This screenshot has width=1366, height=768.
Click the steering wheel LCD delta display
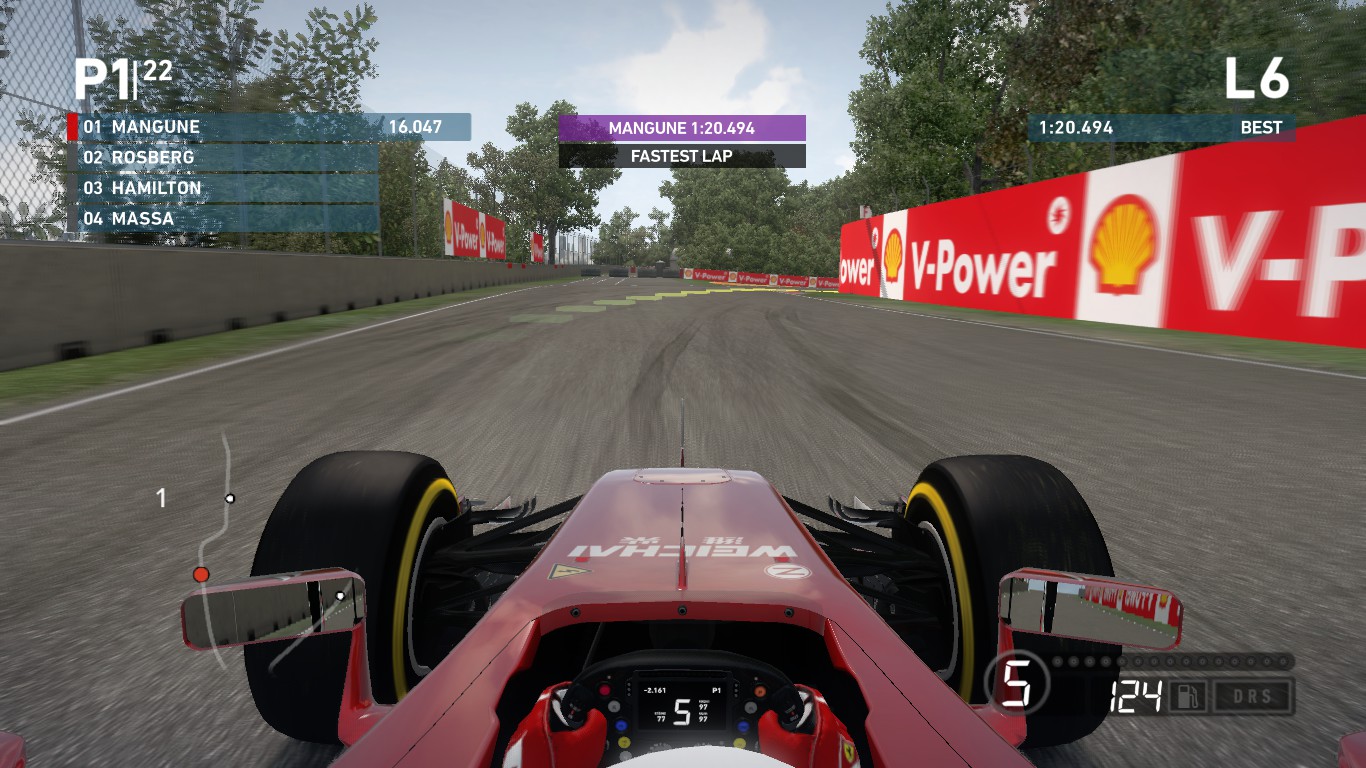pyautogui.click(x=655, y=690)
